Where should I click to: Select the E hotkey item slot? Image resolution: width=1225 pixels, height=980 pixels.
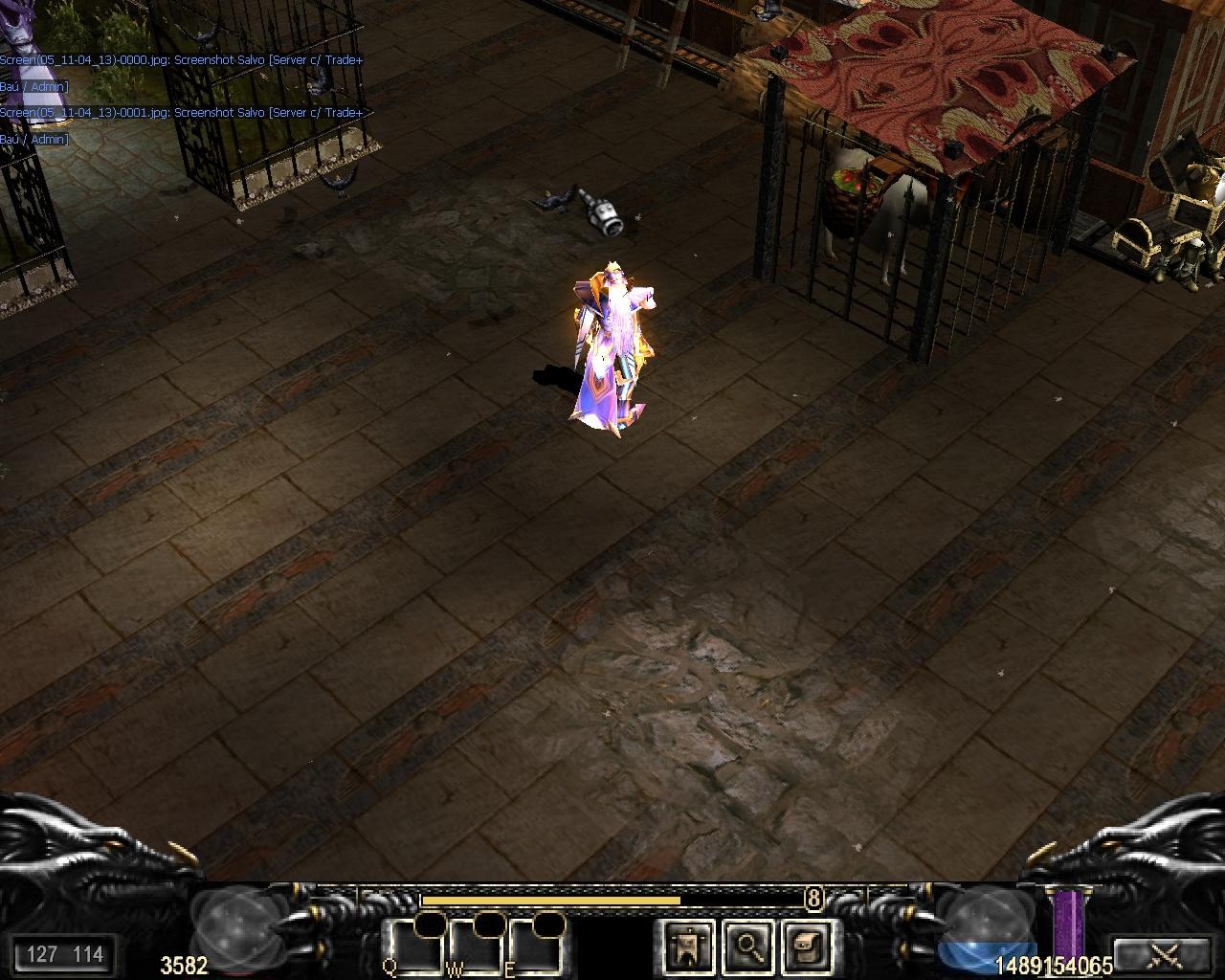[x=537, y=947]
